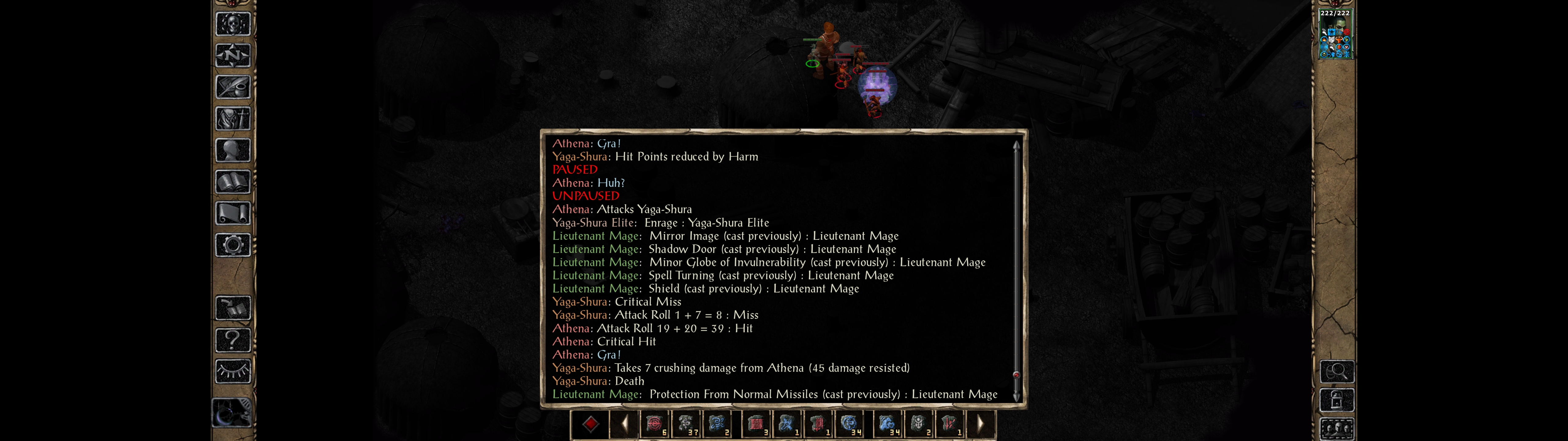
Task: Open the area map with compass icon
Action: point(232,56)
